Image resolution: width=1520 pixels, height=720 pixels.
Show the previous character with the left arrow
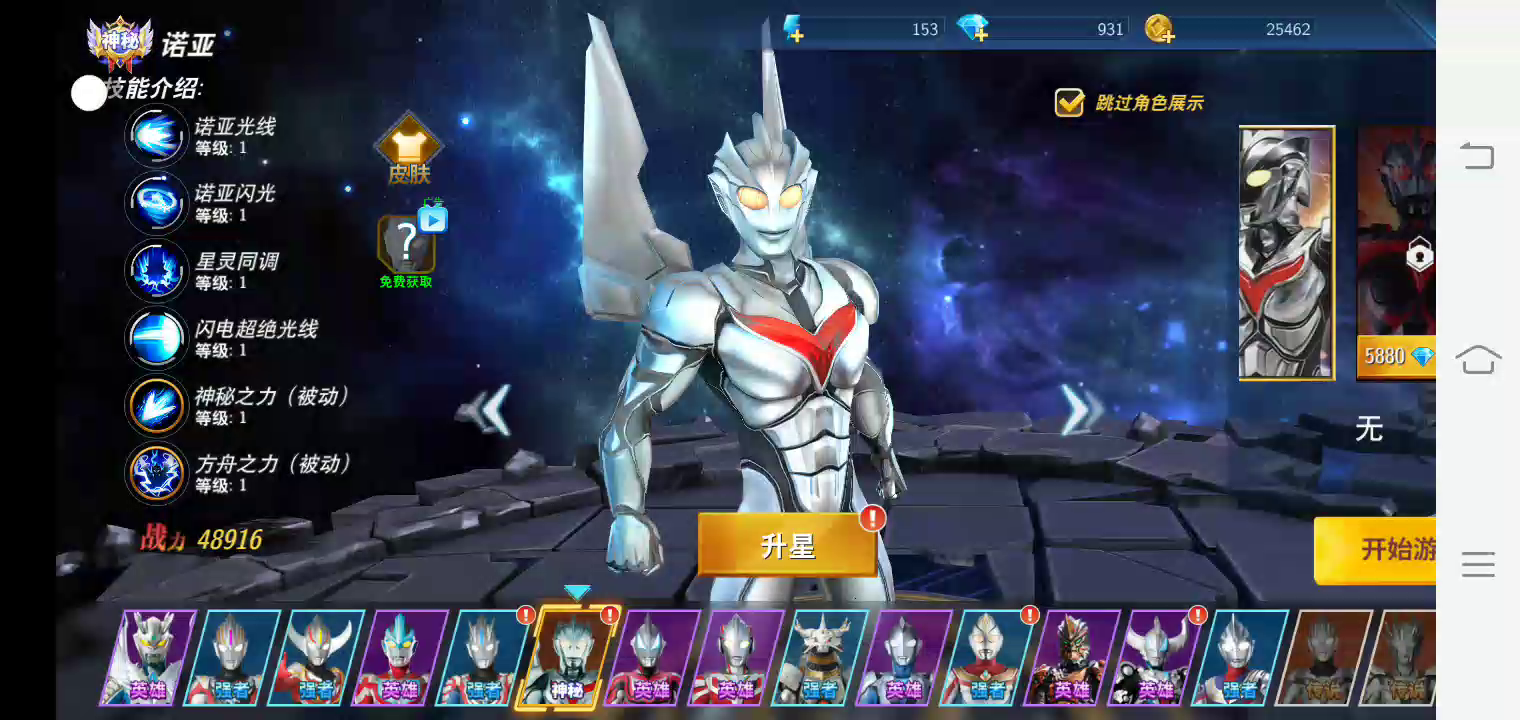coord(490,410)
